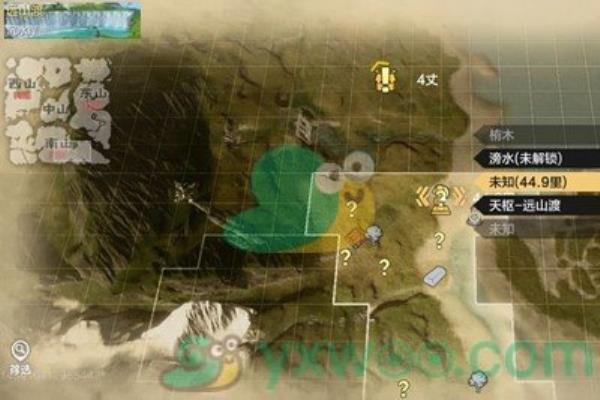The width and height of the screenshot is (600, 400).
Task: Click the exclamation quest marker labeled 4丈
Action: coord(381,74)
